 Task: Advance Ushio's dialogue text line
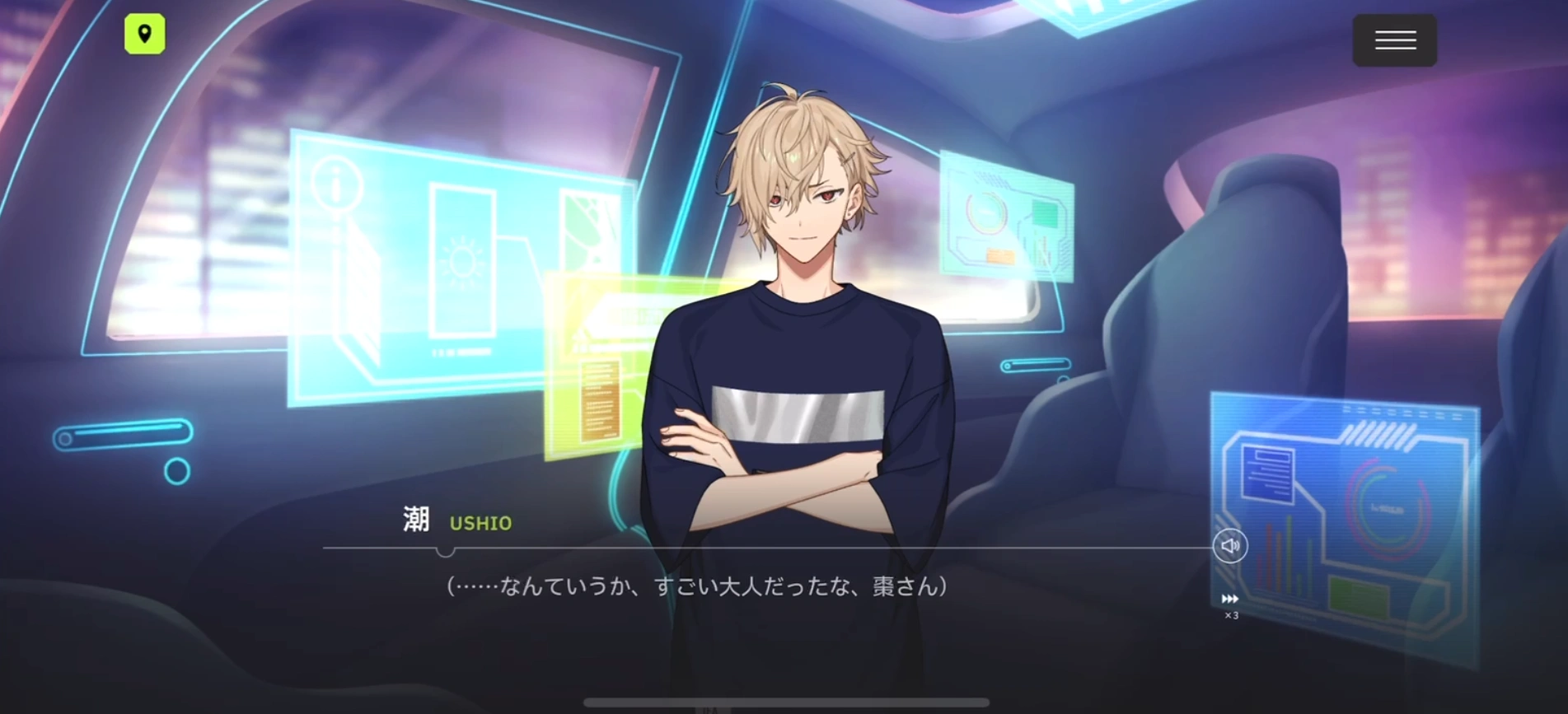click(696, 586)
